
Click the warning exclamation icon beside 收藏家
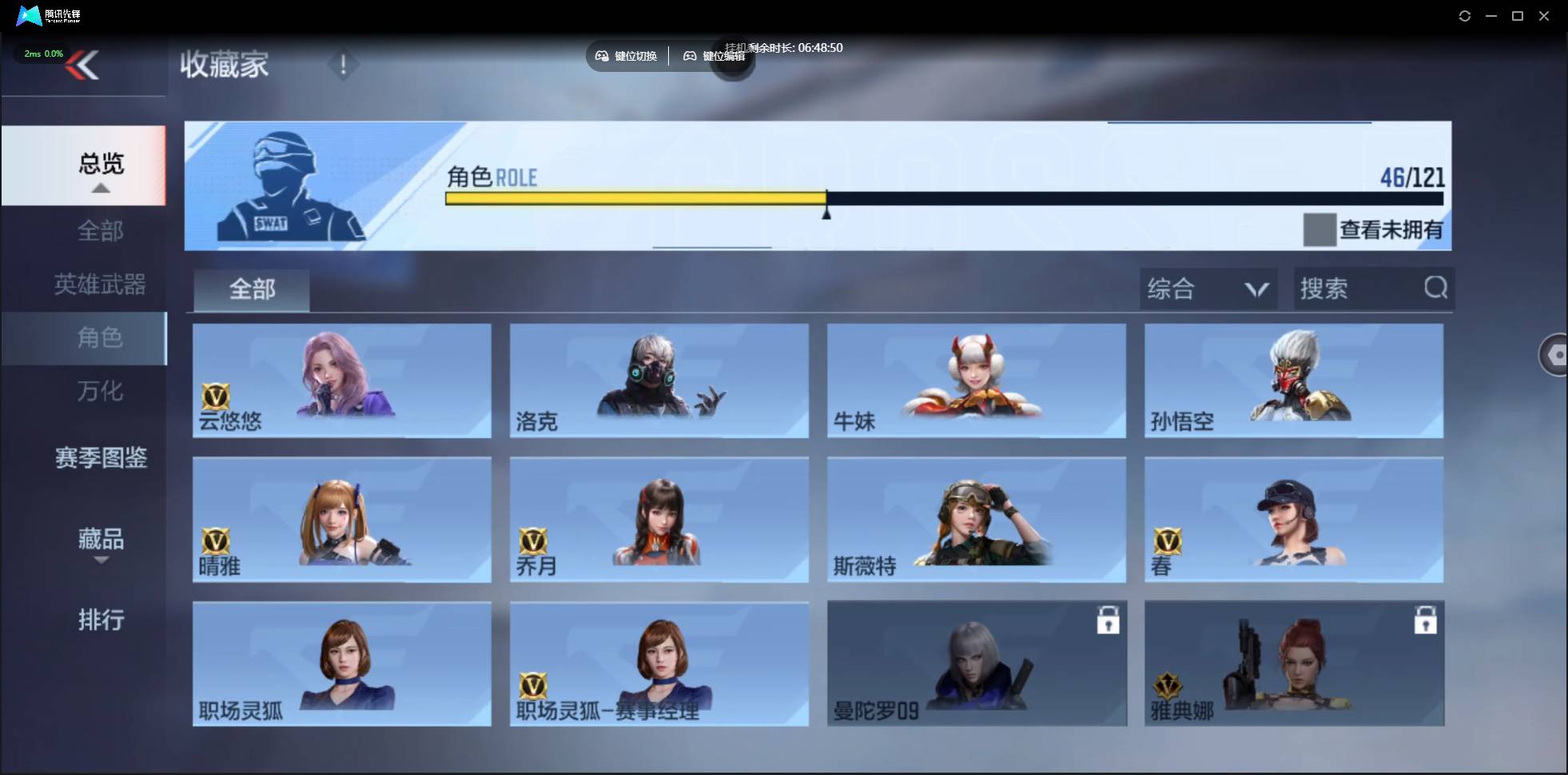click(344, 65)
